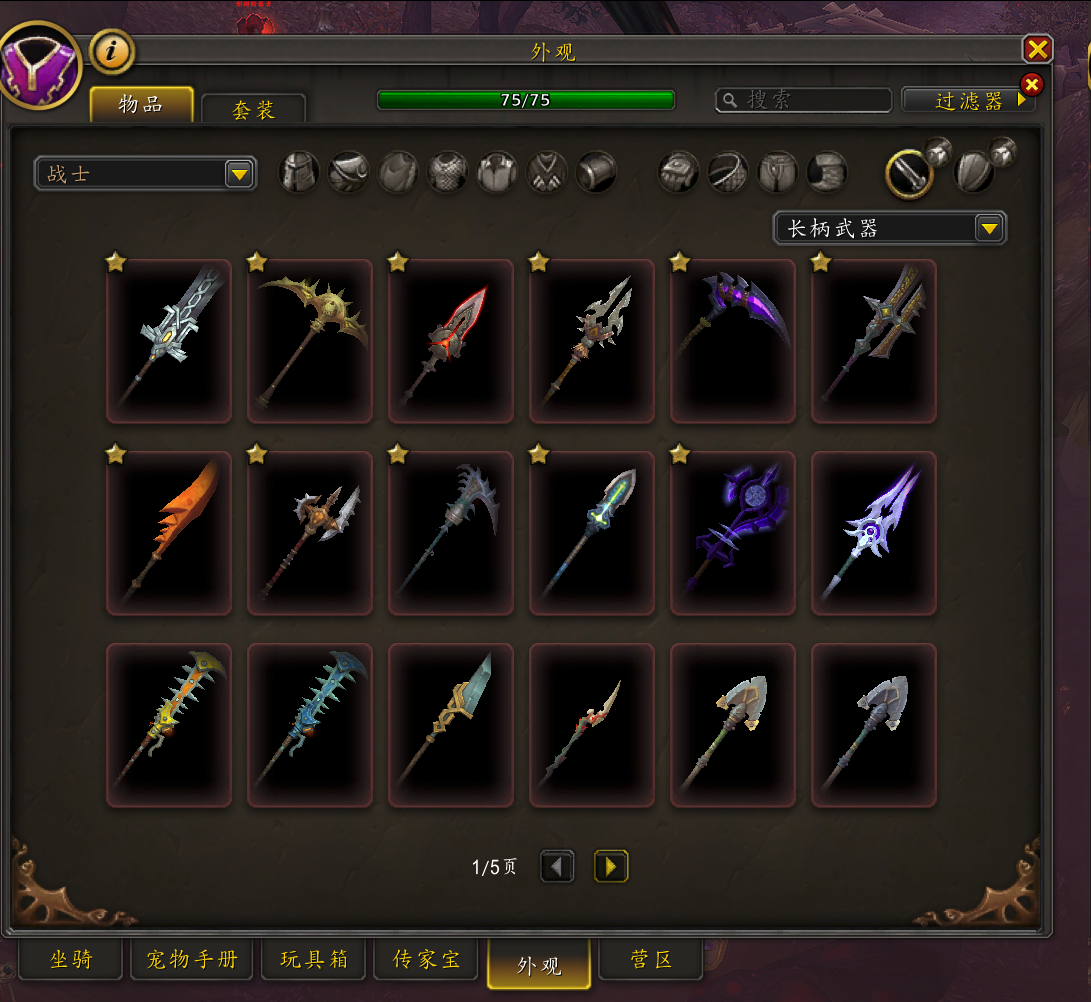Go to the previous appearance page
1091x1002 pixels.
557,866
